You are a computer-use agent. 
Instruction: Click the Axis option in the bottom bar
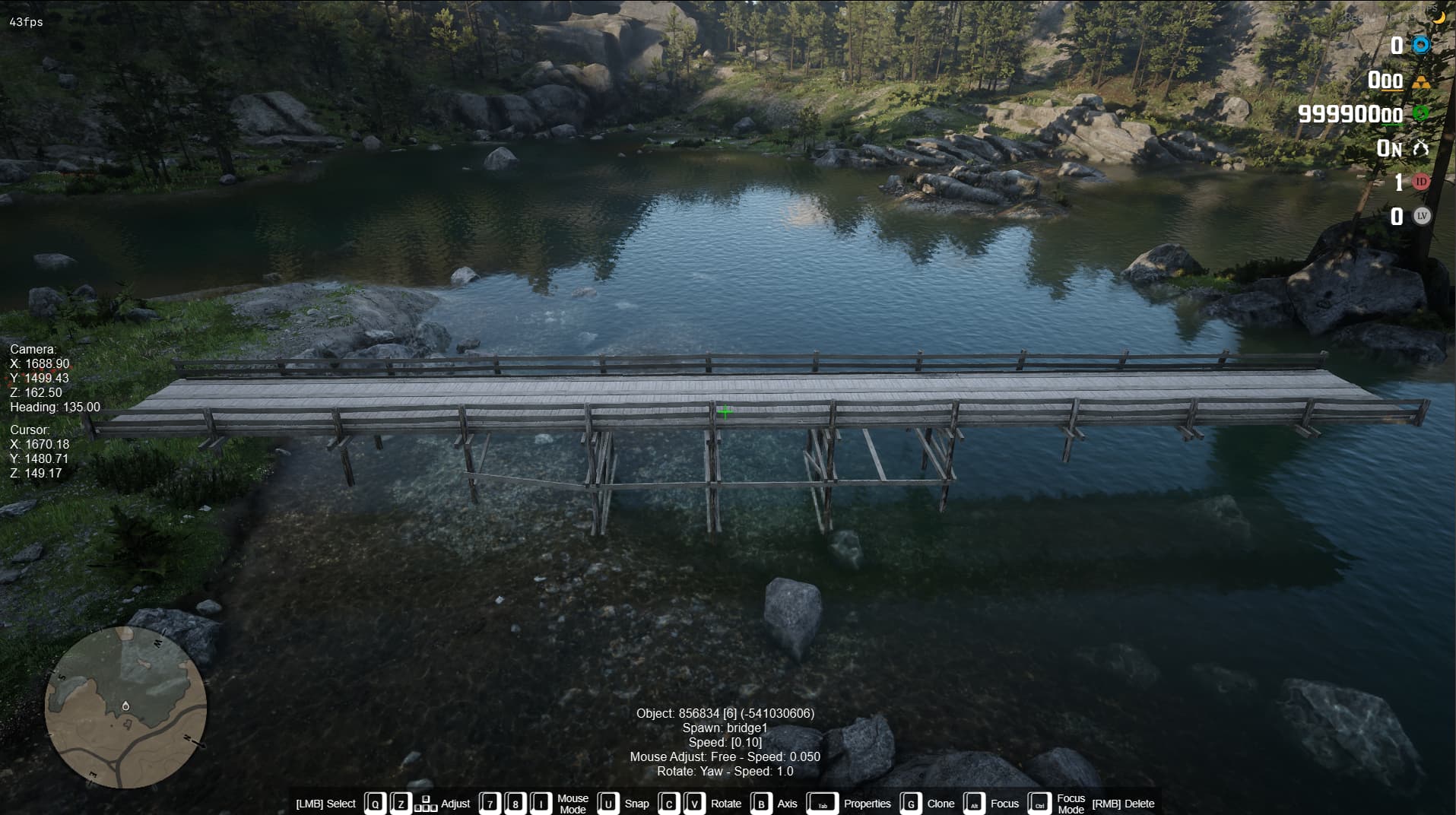click(787, 803)
